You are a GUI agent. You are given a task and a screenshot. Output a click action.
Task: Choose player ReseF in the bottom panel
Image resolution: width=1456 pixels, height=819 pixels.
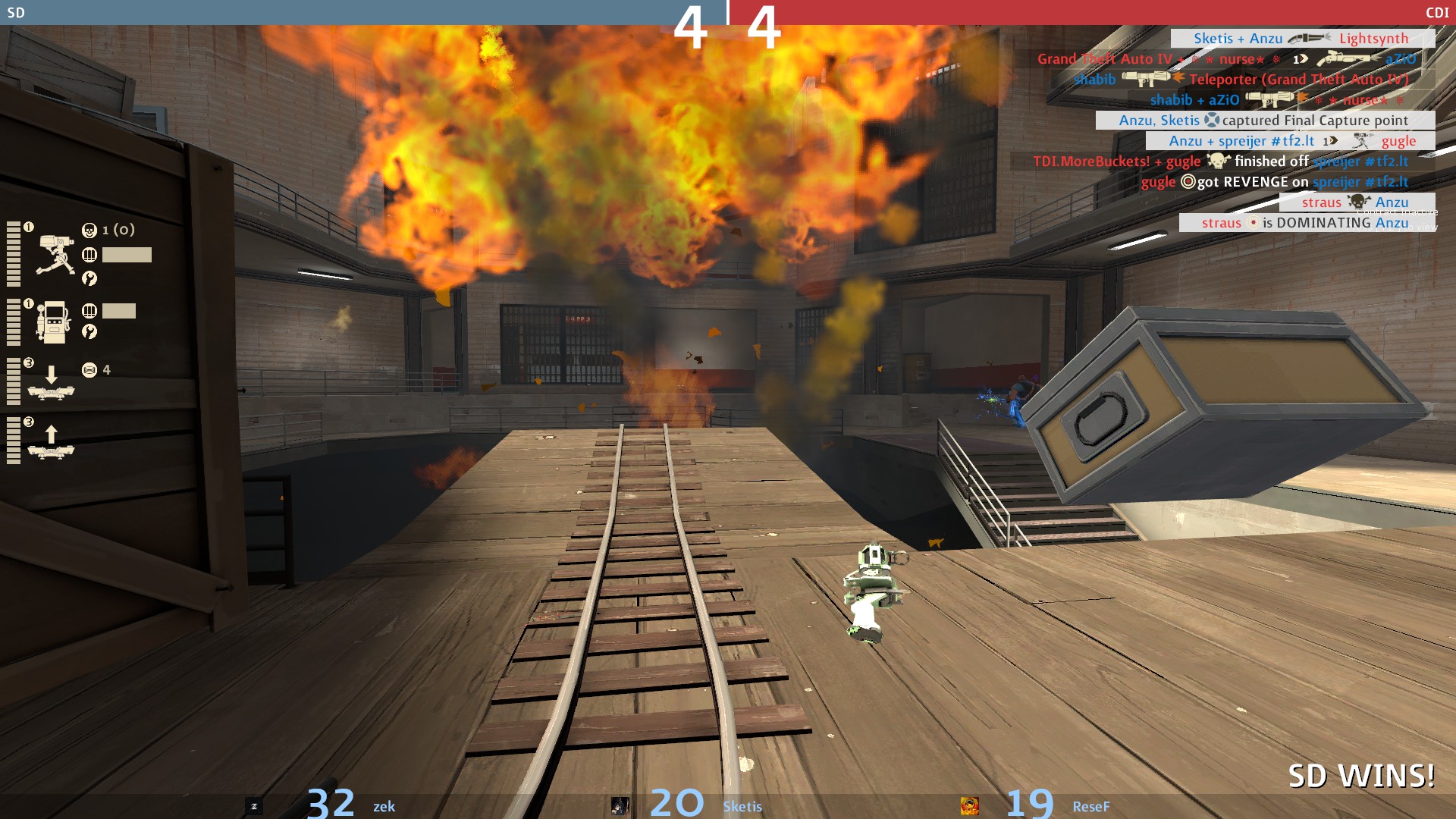pyautogui.click(x=1090, y=807)
